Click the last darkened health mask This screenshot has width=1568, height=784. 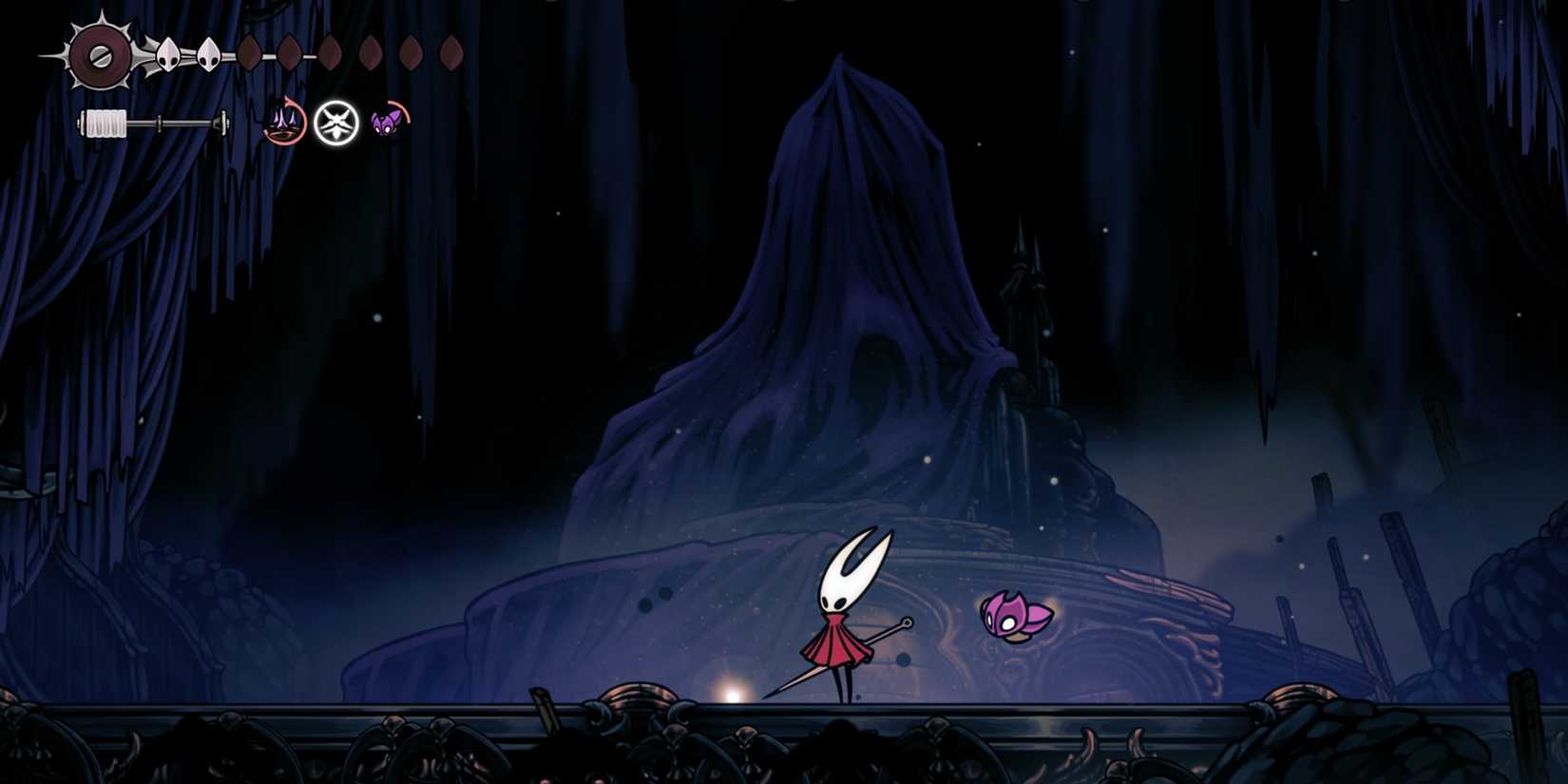click(449, 54)
